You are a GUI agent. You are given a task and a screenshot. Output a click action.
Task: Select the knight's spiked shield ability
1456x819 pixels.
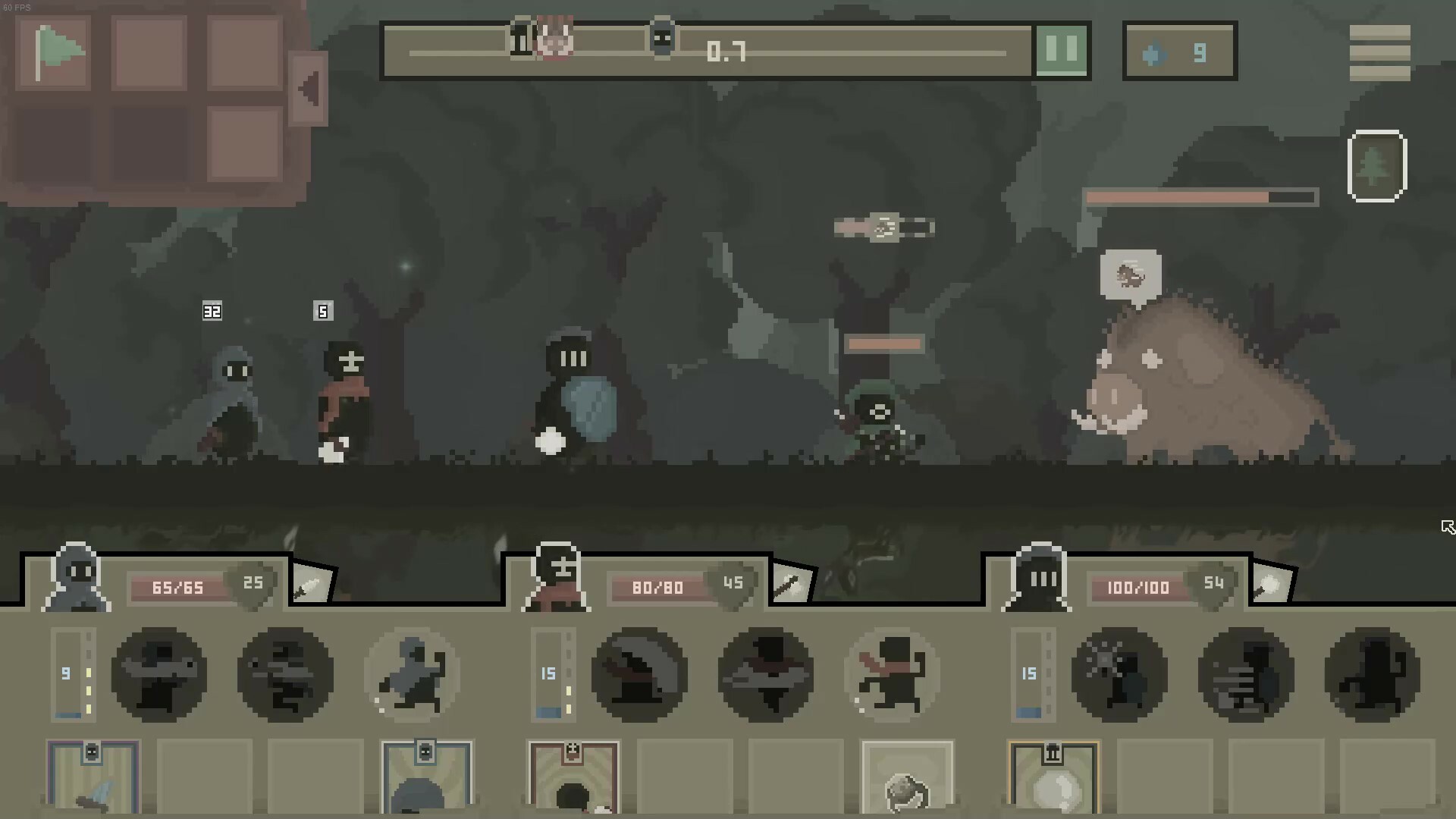click(1119, 675)
